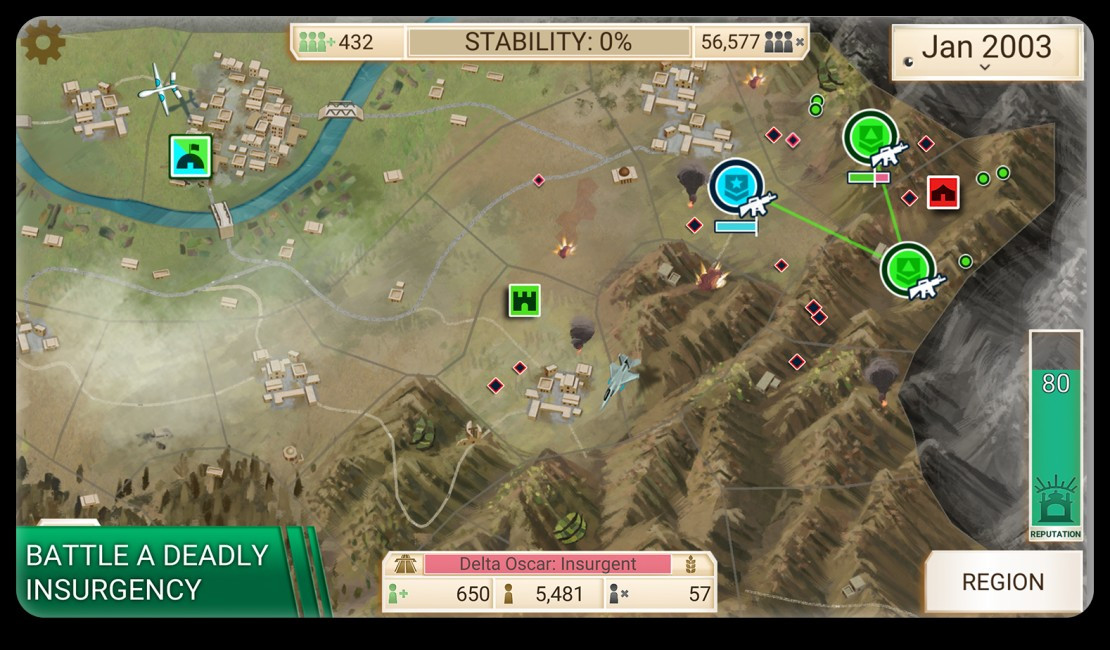Click the STABILITY bar at top
Viewport: 1110px width, 650px height.
click(548, 42)
